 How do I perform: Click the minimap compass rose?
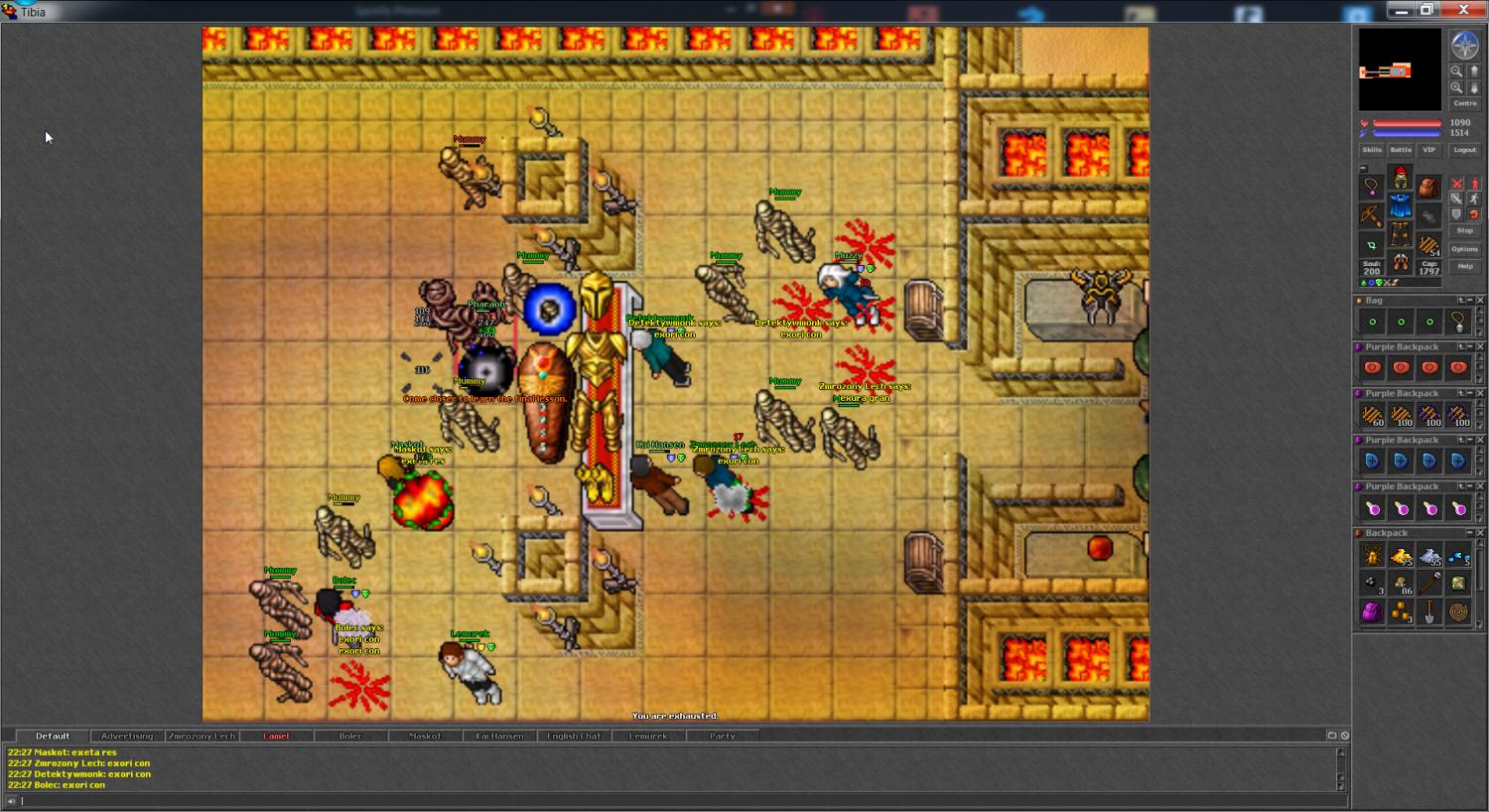[1465, 45]
